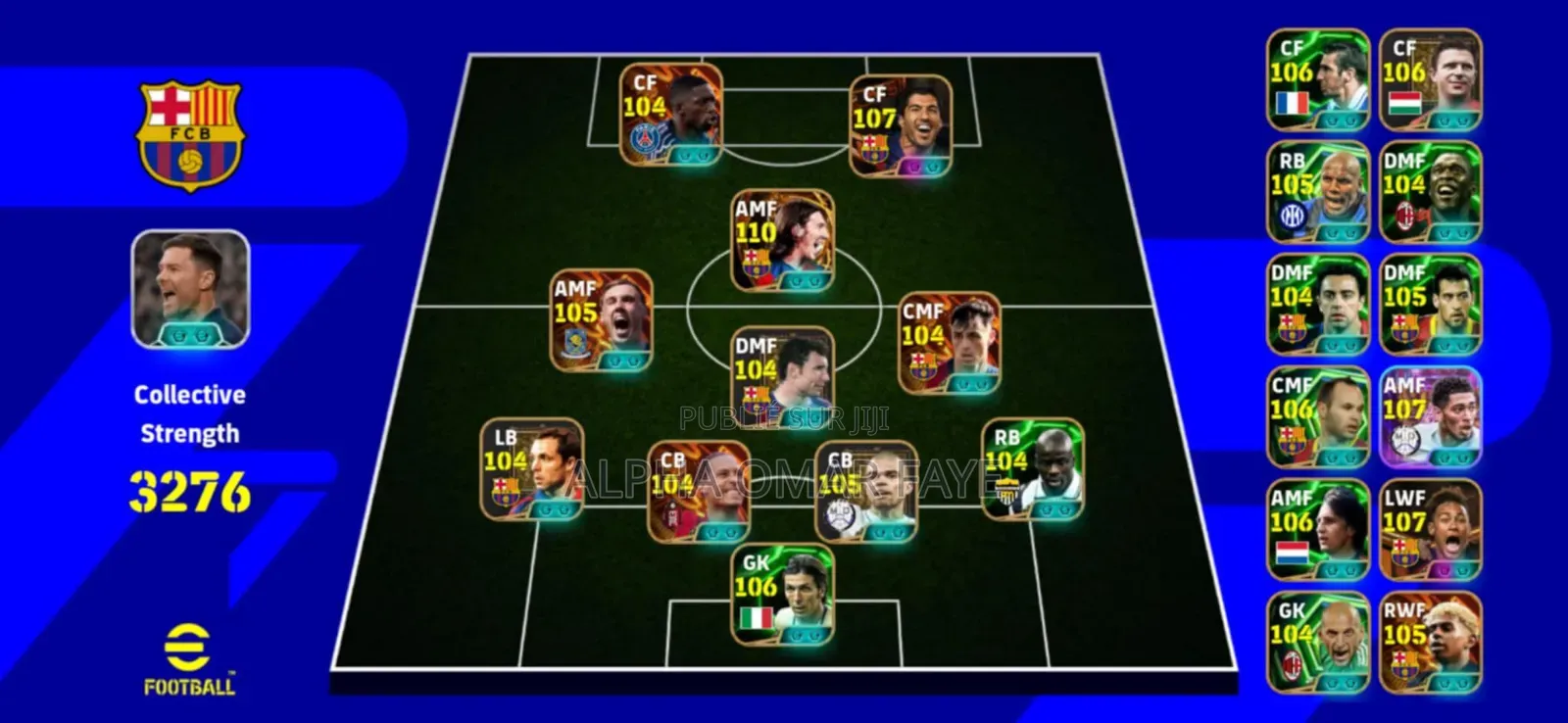Click the eFootball logo at bottom left
The height and width of the screenshot is (723, 1568).
[x=187, y=657]
